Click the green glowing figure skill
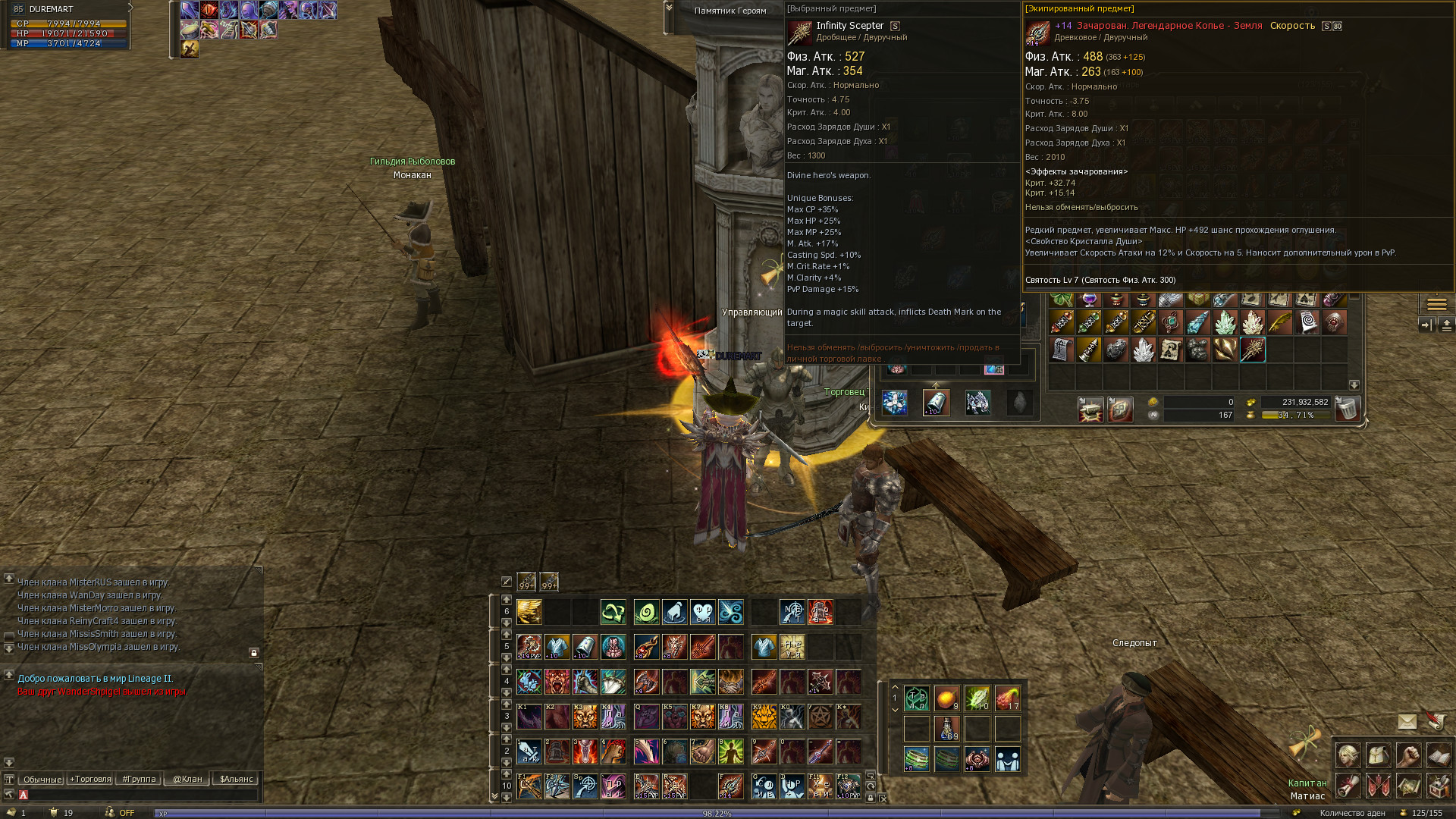Image resolution: width=1456 pixels, height=819 pixels. coord(731,751)
